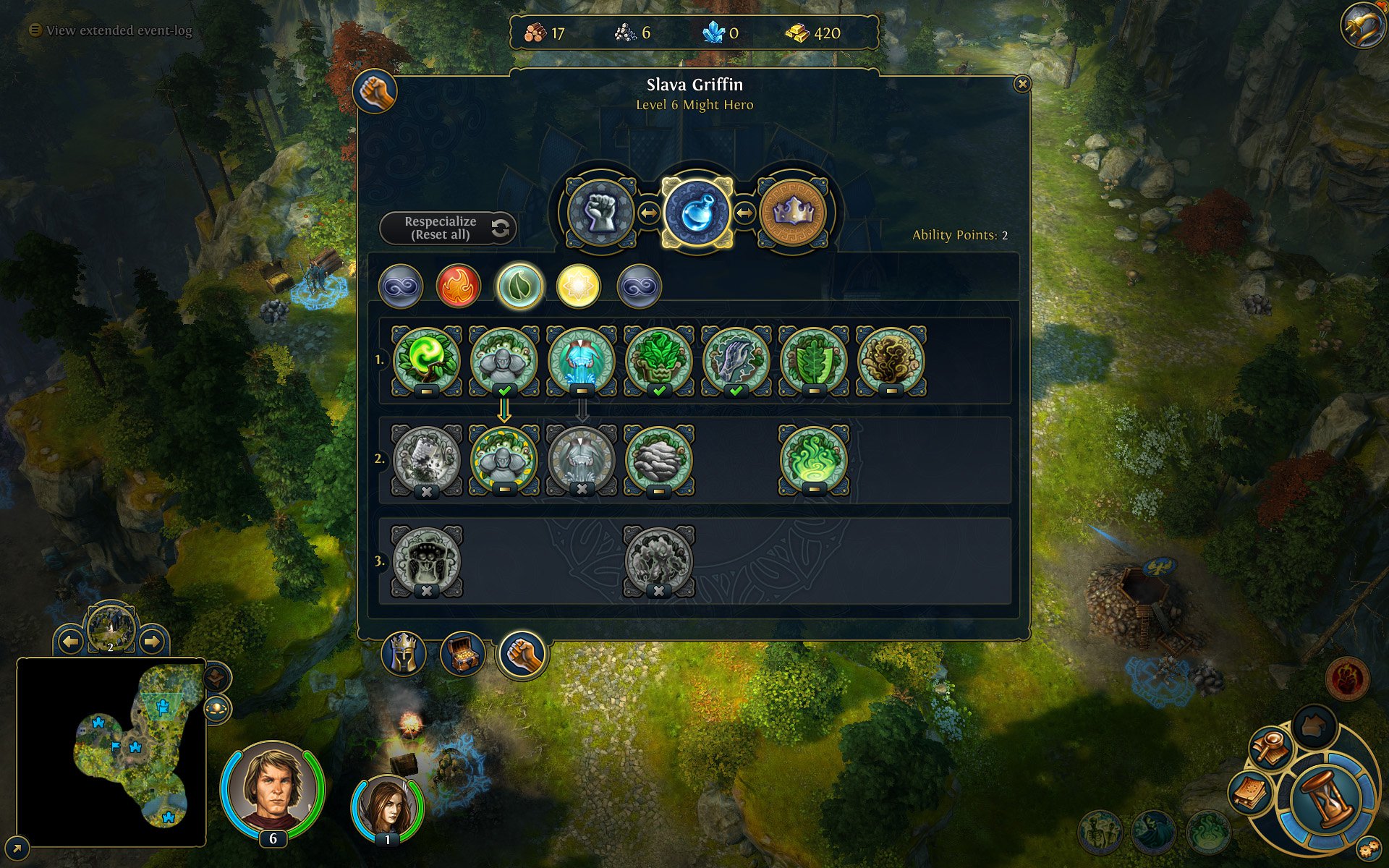Switch to the Might fist category
The height and width of the screenshot is (868, 1389).
[x=601, y=213]
